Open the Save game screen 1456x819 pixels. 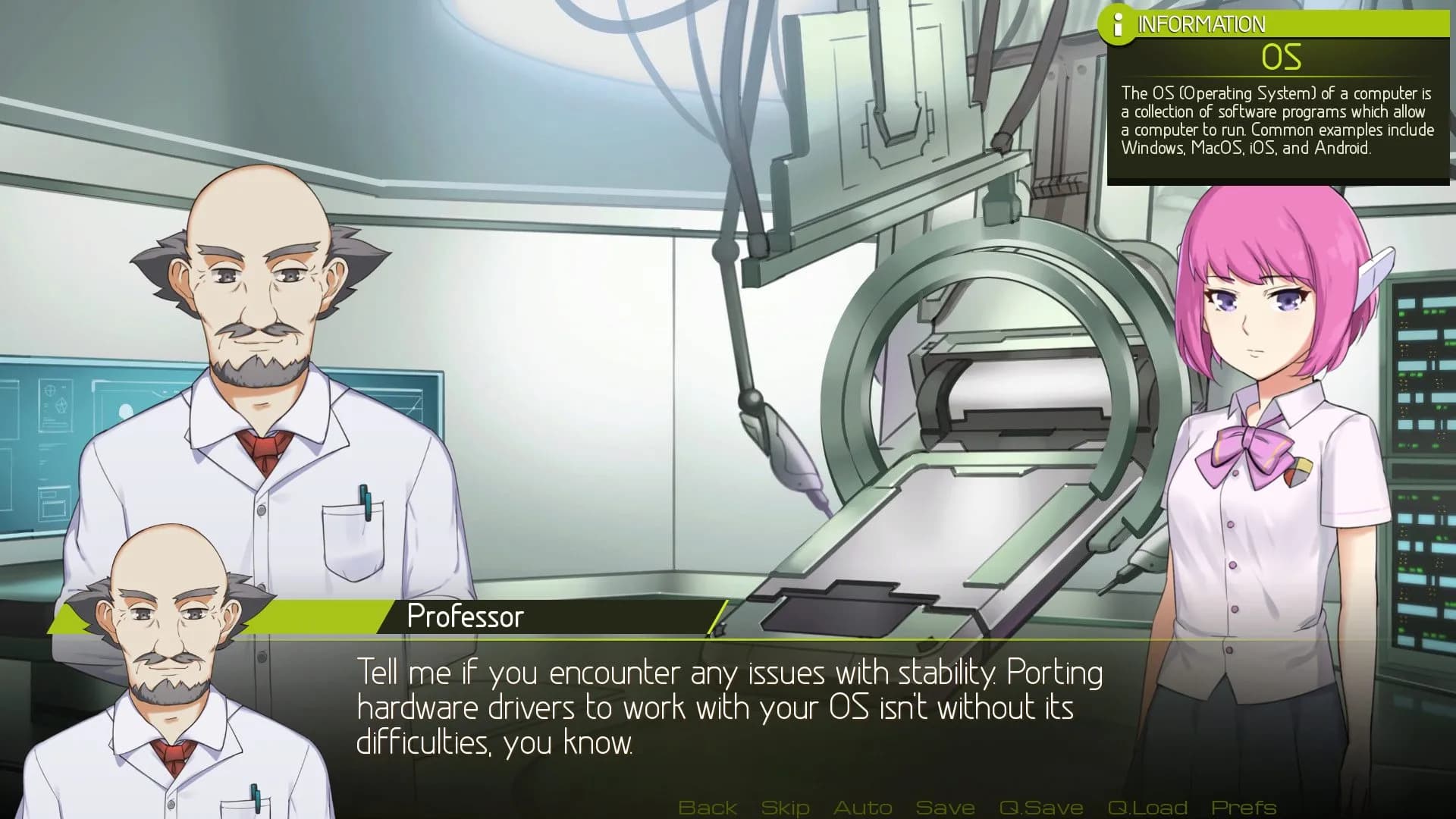click(x=945, y=807)
